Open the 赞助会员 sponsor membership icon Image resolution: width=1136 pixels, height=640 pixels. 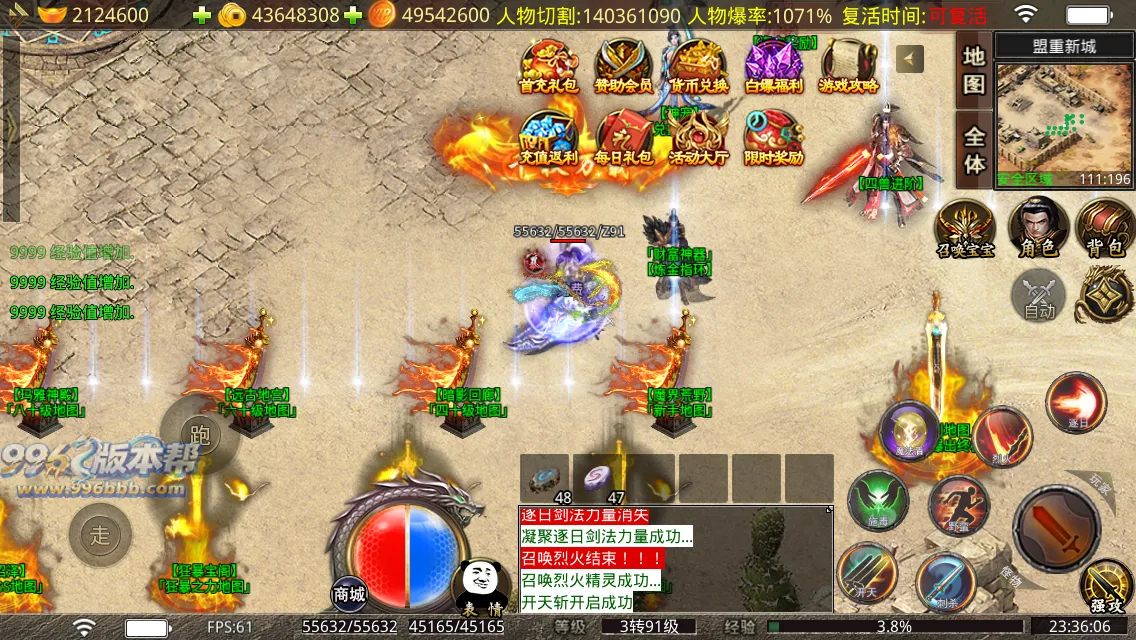point(623,68)
